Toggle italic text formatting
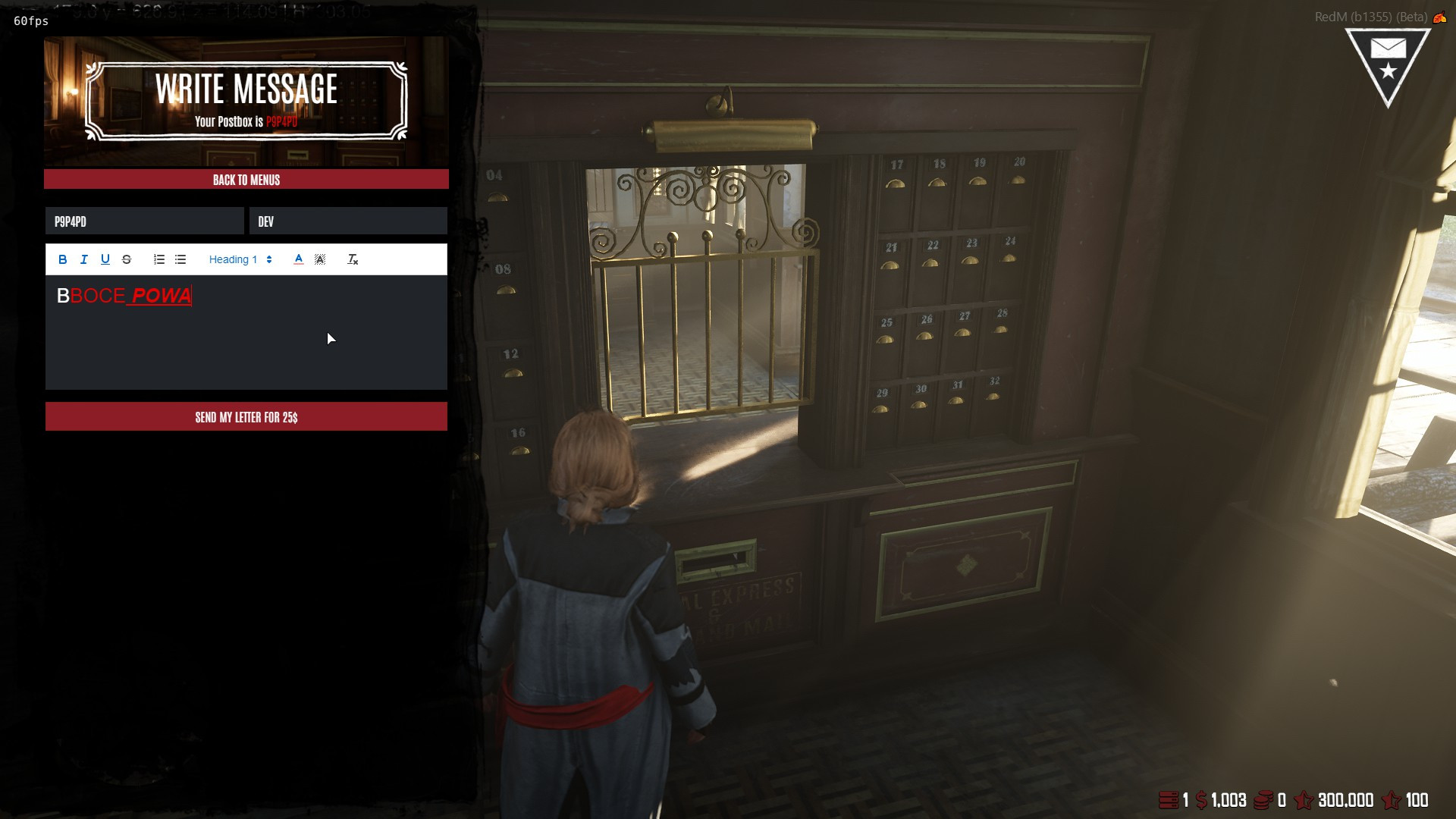This screenshot has height=819, width=1456. coord(84,259)
